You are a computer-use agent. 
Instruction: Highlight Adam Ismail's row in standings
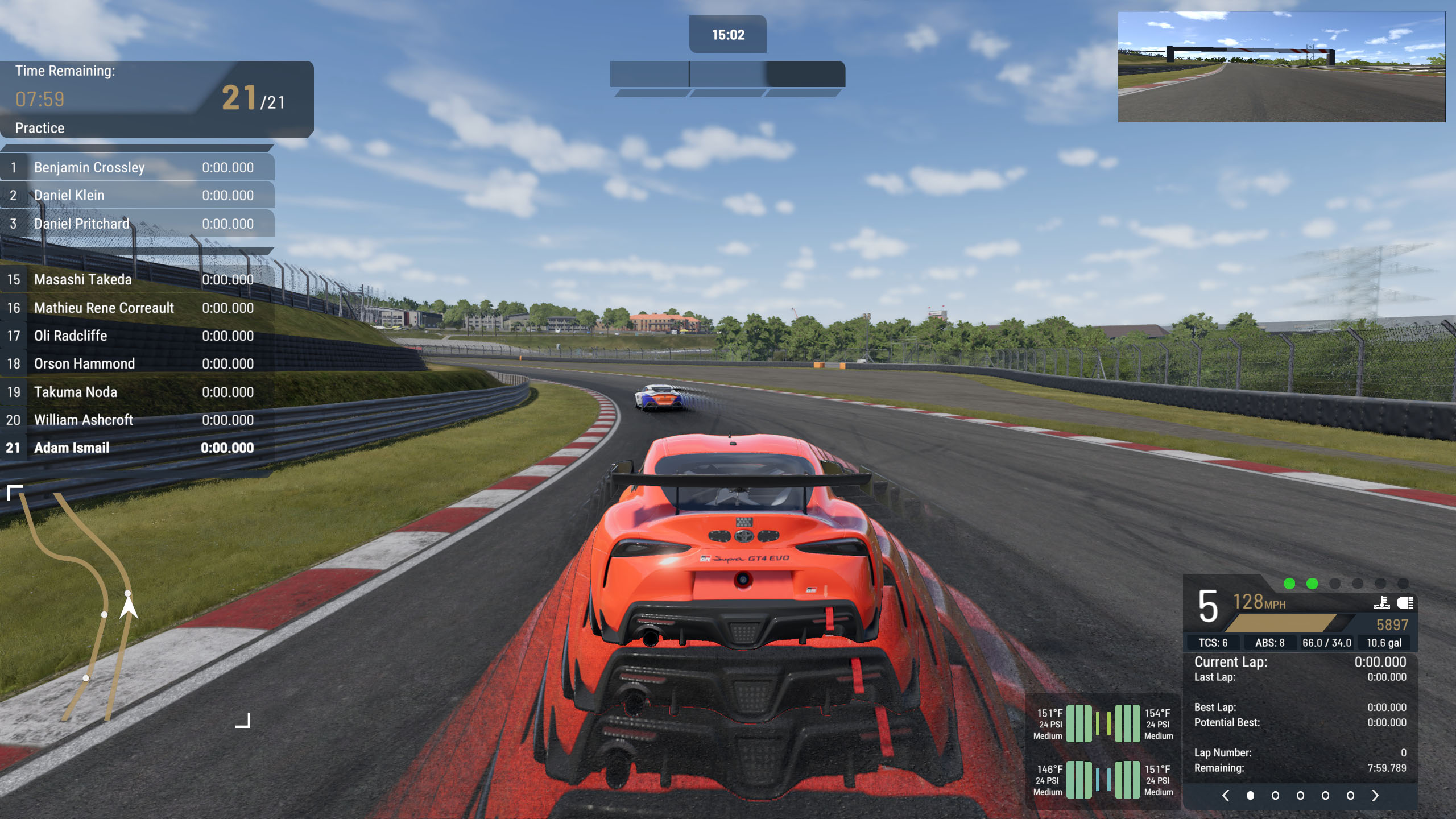[x=137, y=448]
